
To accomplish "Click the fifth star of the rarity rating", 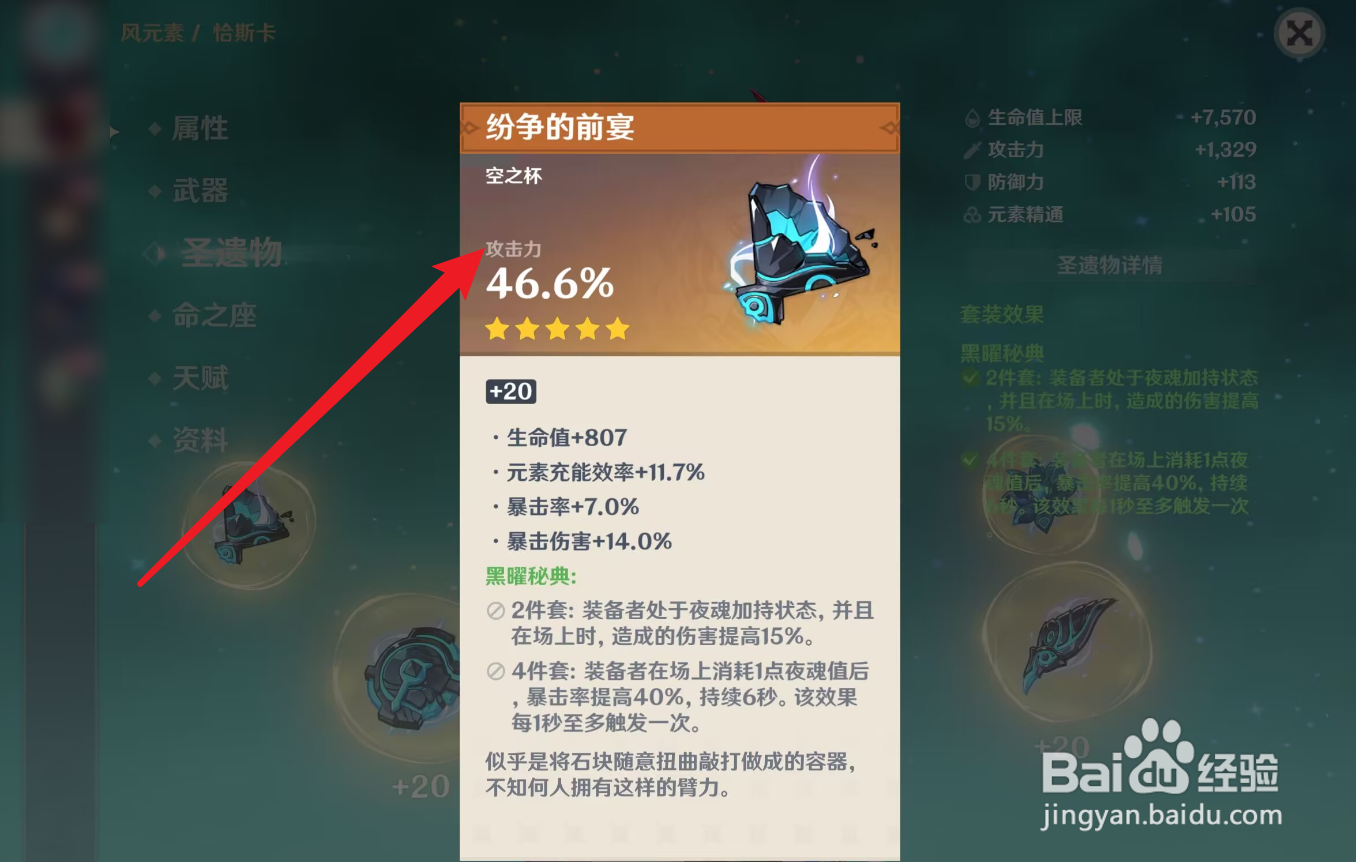I will (x=618, y=329).
